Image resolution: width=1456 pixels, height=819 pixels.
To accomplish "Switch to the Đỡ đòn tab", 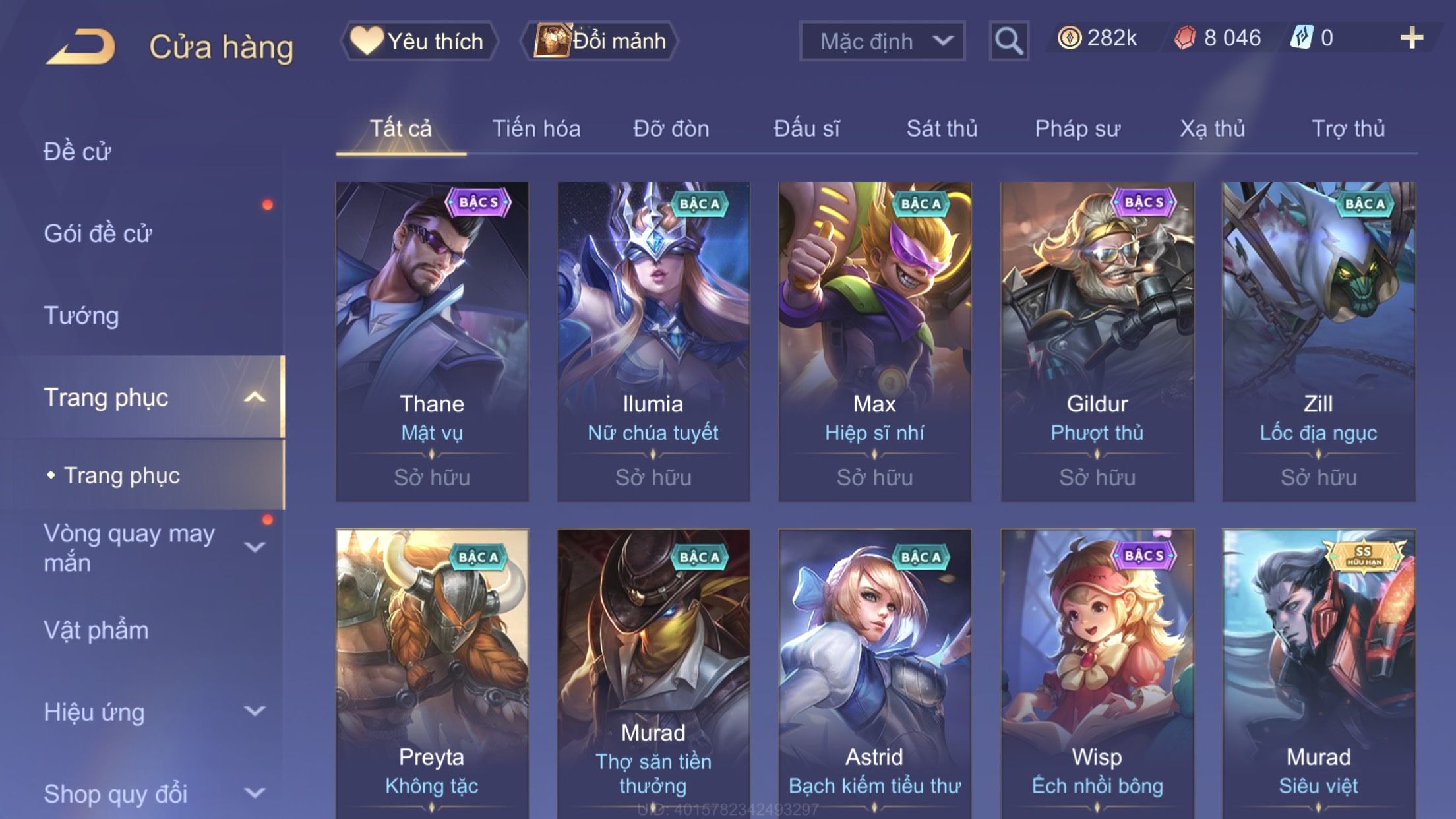I will point(671,129).
